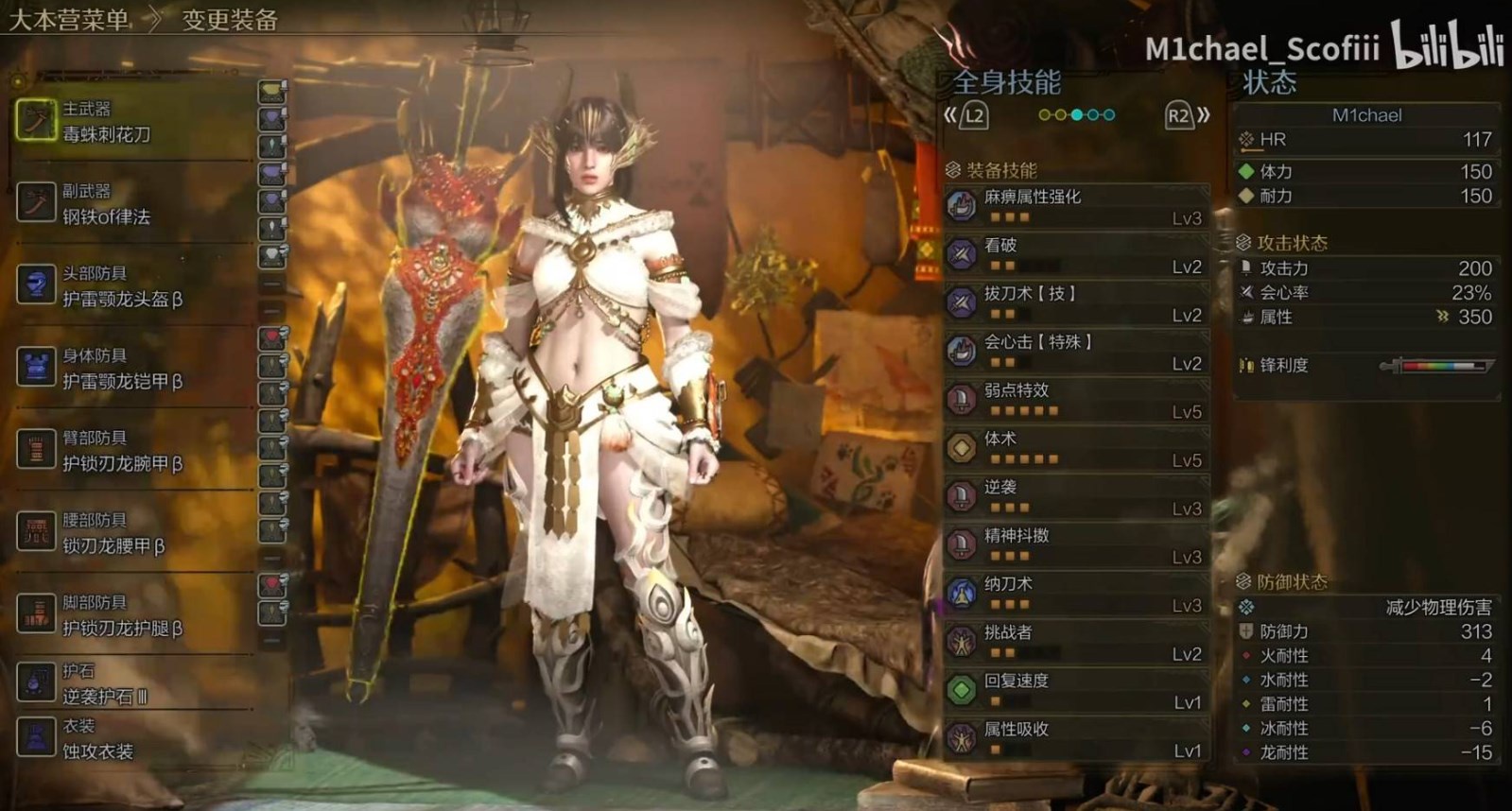Select the 逆袭 skill entry
The image size is (1512, 811).
point(1077,497)
